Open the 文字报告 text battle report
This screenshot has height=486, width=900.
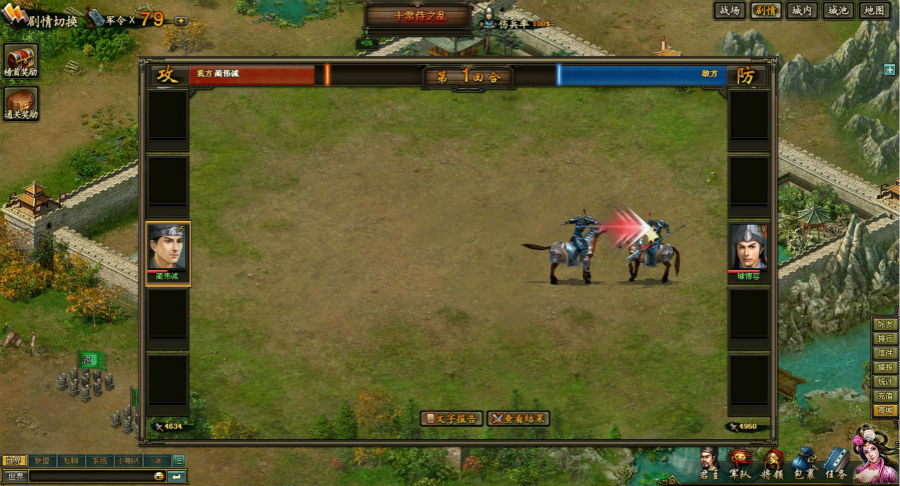pyautogui.click(x=453, y=418)
